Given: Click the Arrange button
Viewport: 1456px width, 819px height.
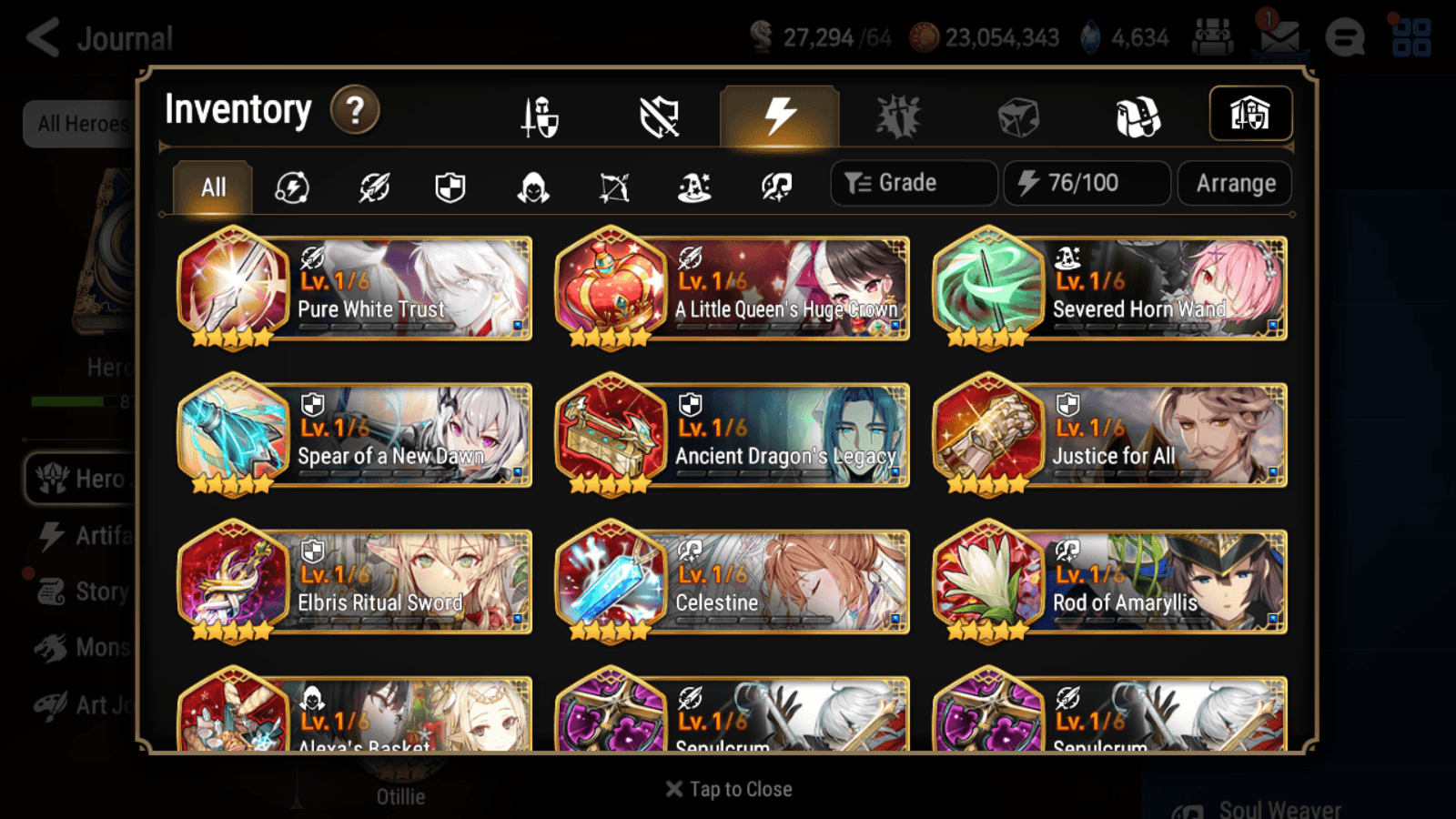Looking at the screenshot, I should (1234, 183).
